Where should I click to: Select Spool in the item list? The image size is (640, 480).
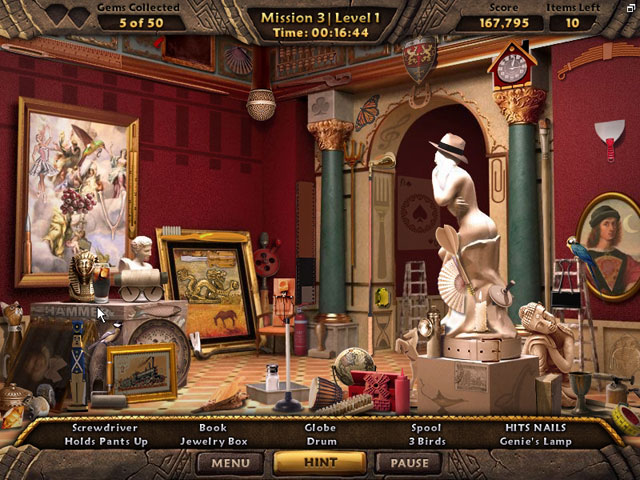pyautogui.click(x=428, y=428)
